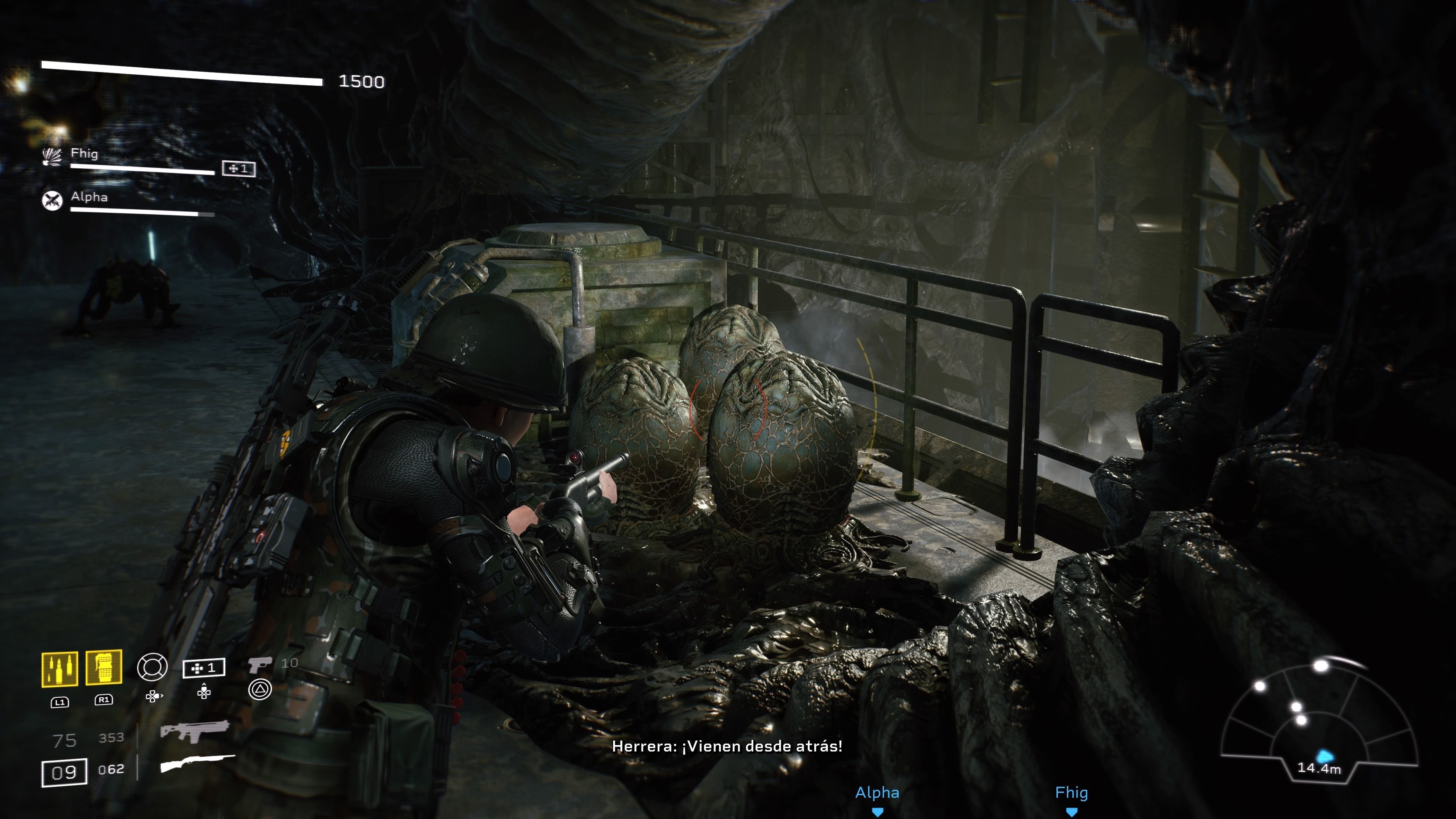Activate the yellow grenade ability icon
The width and height of the screenshot is (1456, 819).
104,668
